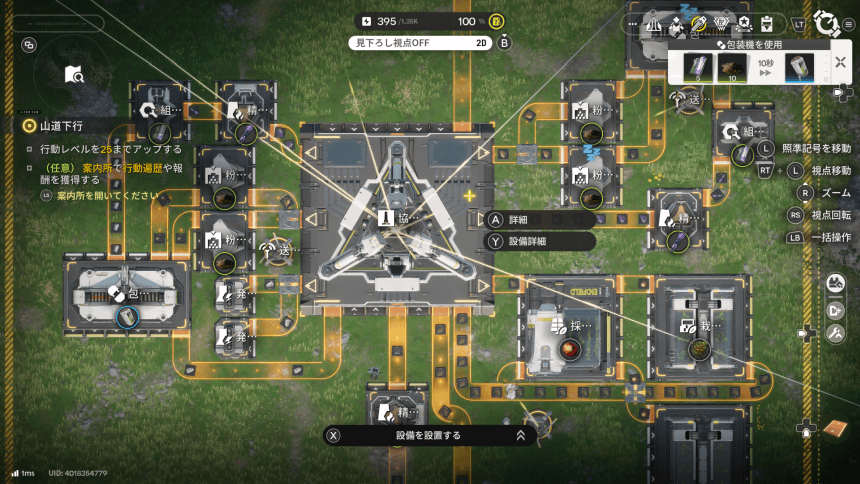
Task: Open the power lightning icon in top bar
Action: click(366, 21)
